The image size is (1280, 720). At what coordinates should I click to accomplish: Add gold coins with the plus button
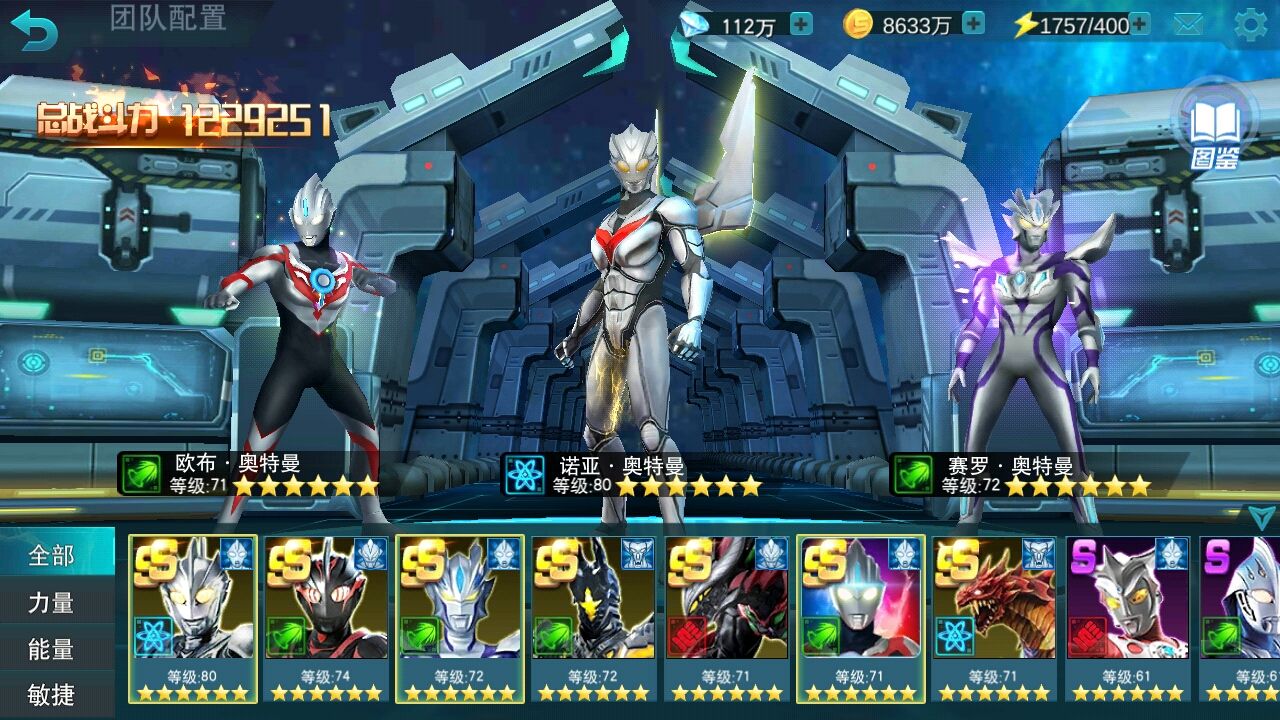pos(973,24)
